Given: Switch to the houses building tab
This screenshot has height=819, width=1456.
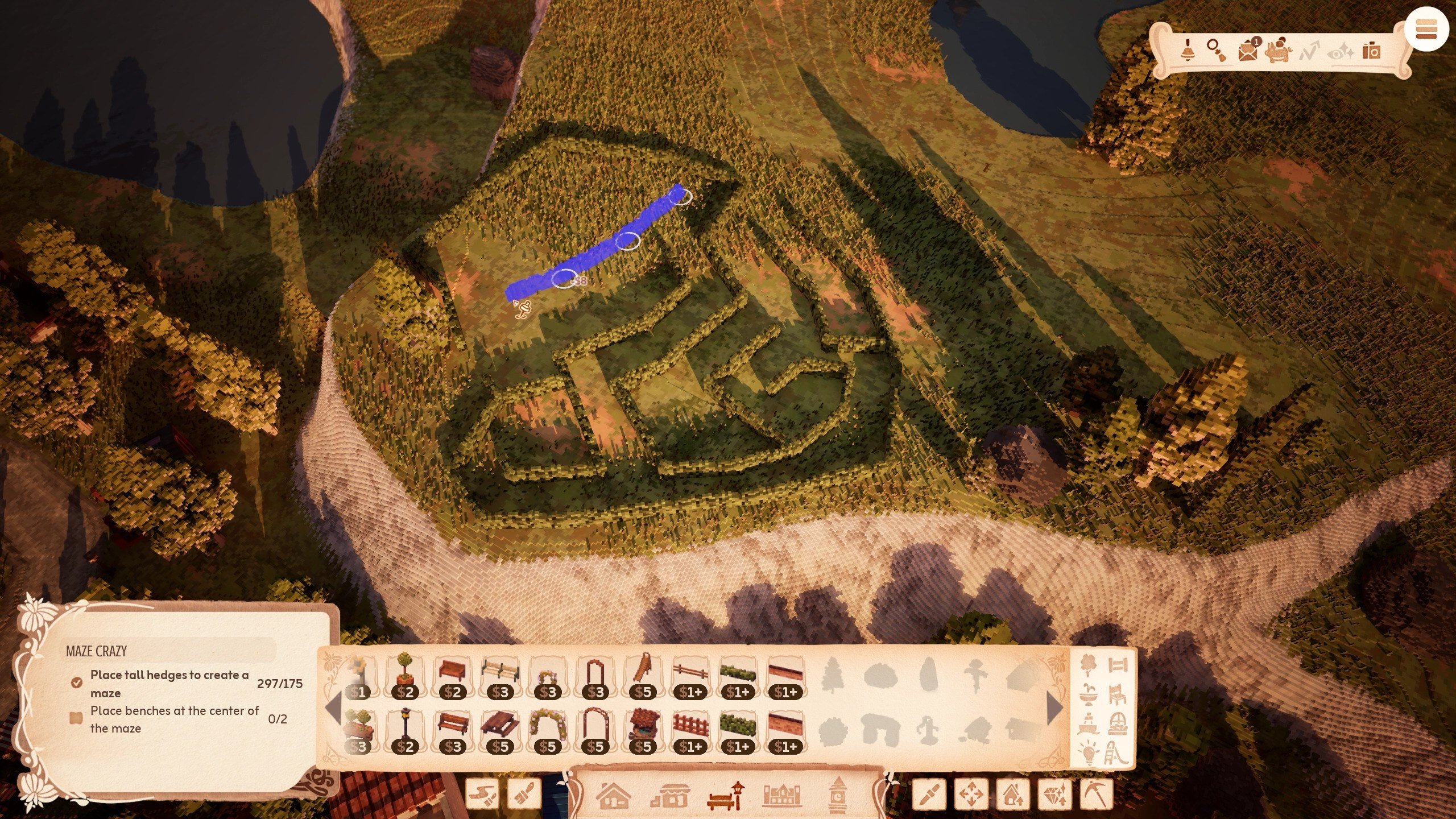Looking at the screenshot, I should pos(613,795).
